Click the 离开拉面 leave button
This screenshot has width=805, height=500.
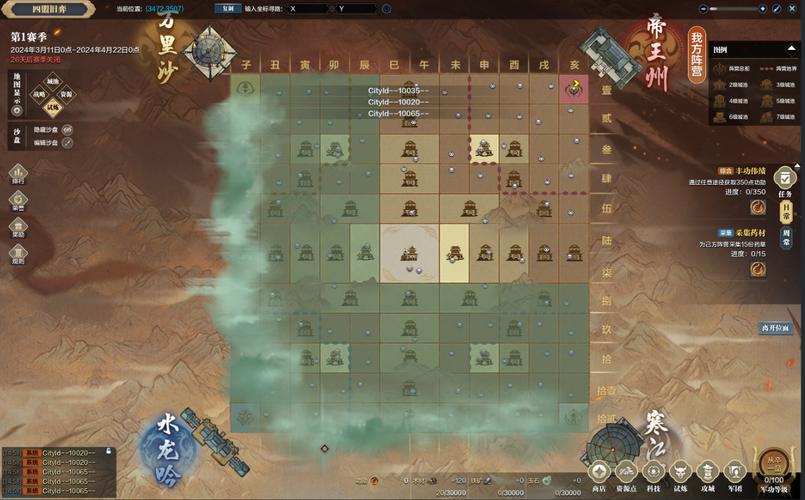(x=775, y=327)
